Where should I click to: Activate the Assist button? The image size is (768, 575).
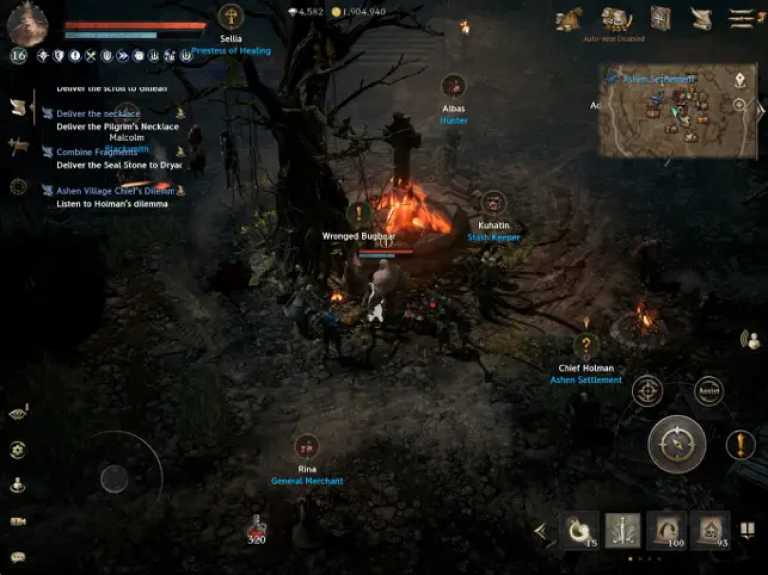(708, 391)
